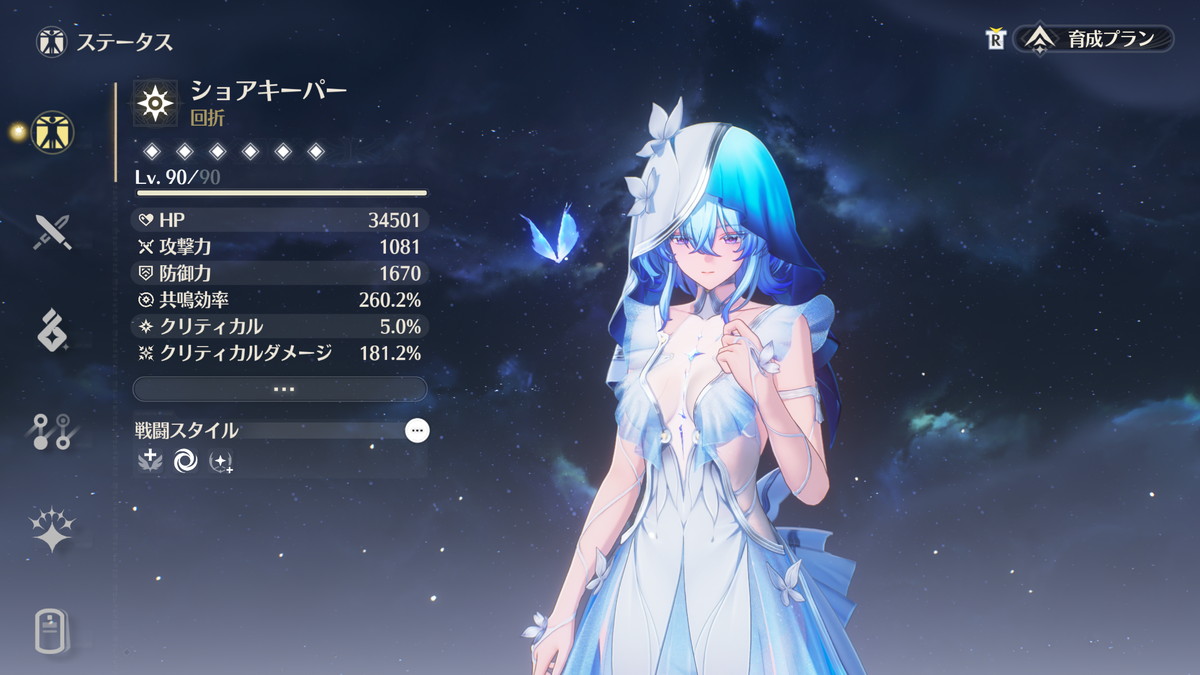Expand the full stats list button
Viewport: 1200px width, 675px height.
(x=280, y=389)
